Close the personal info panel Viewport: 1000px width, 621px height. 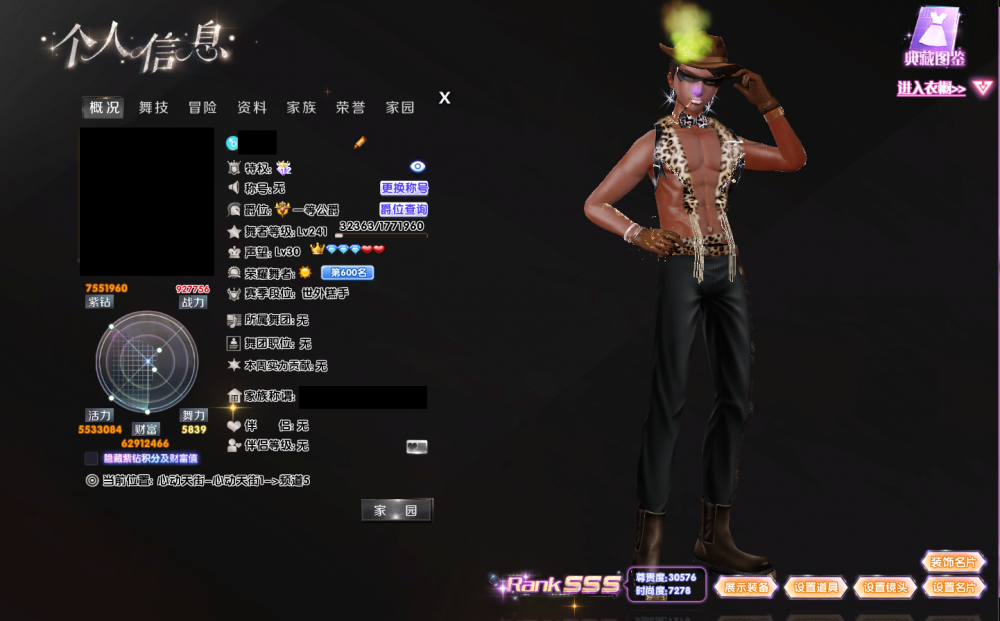(445, 98)
